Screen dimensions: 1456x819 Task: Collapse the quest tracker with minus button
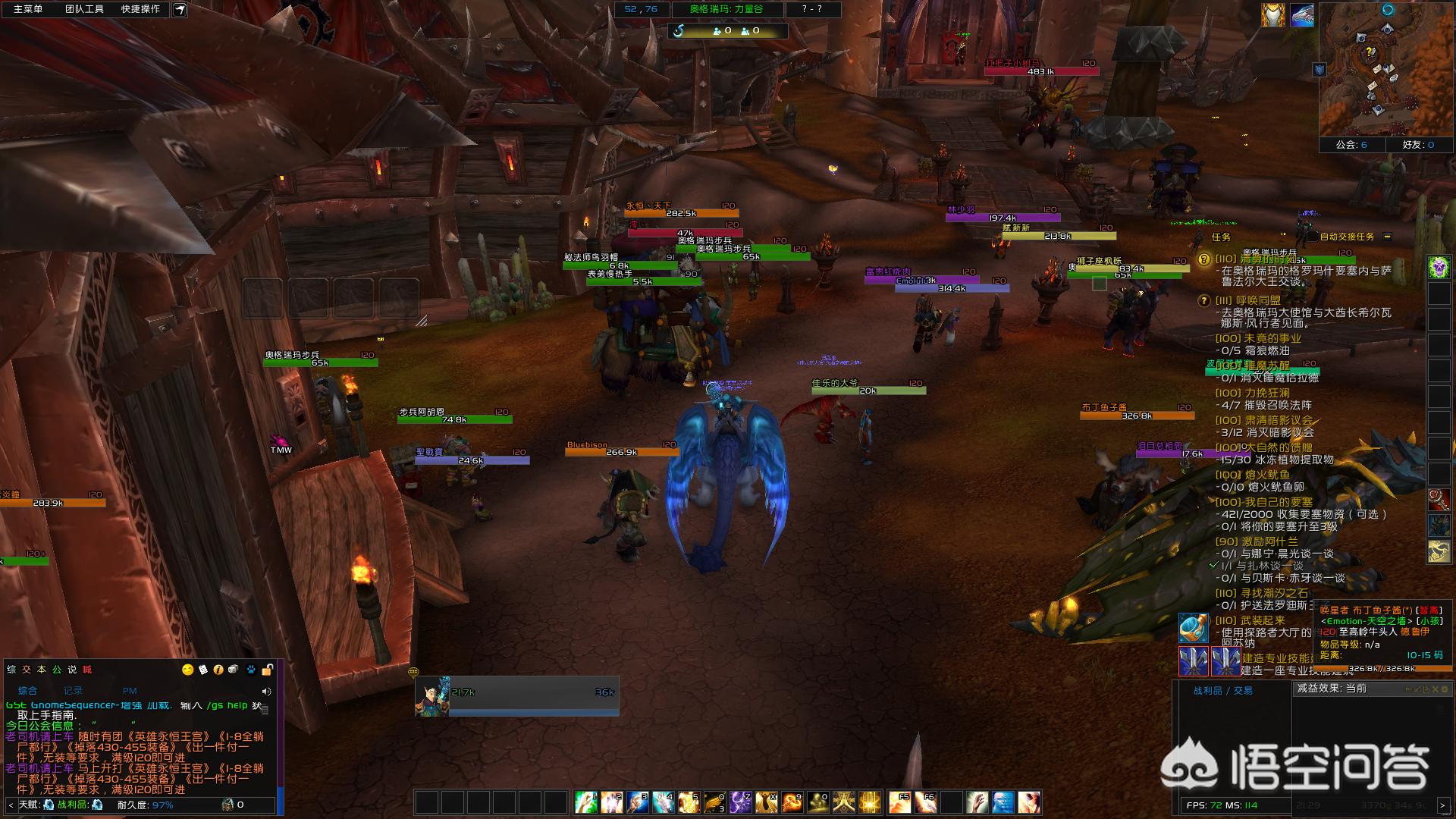1387,237
